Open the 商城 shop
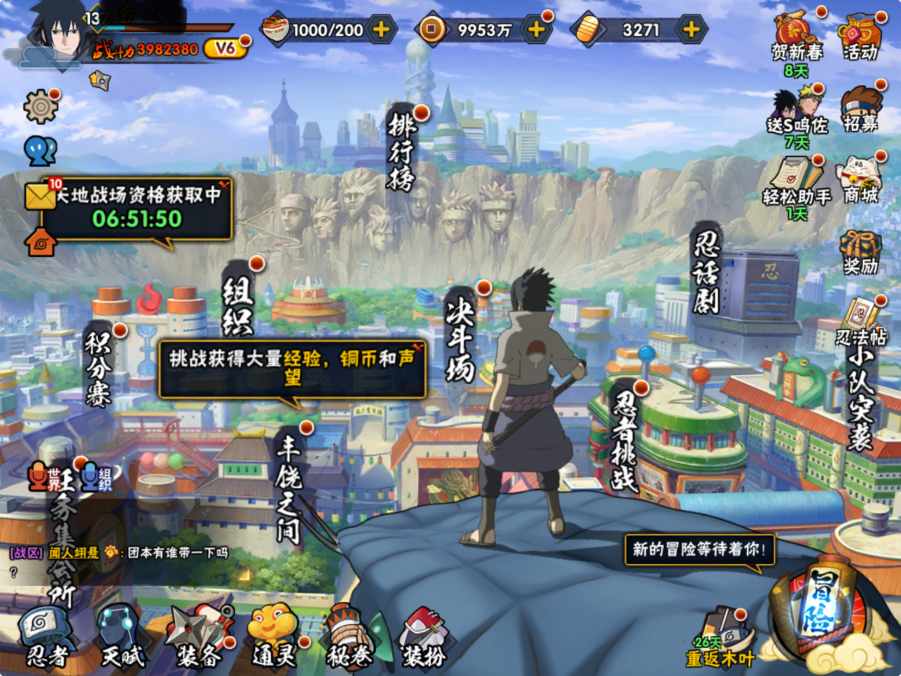 point(860,178)
